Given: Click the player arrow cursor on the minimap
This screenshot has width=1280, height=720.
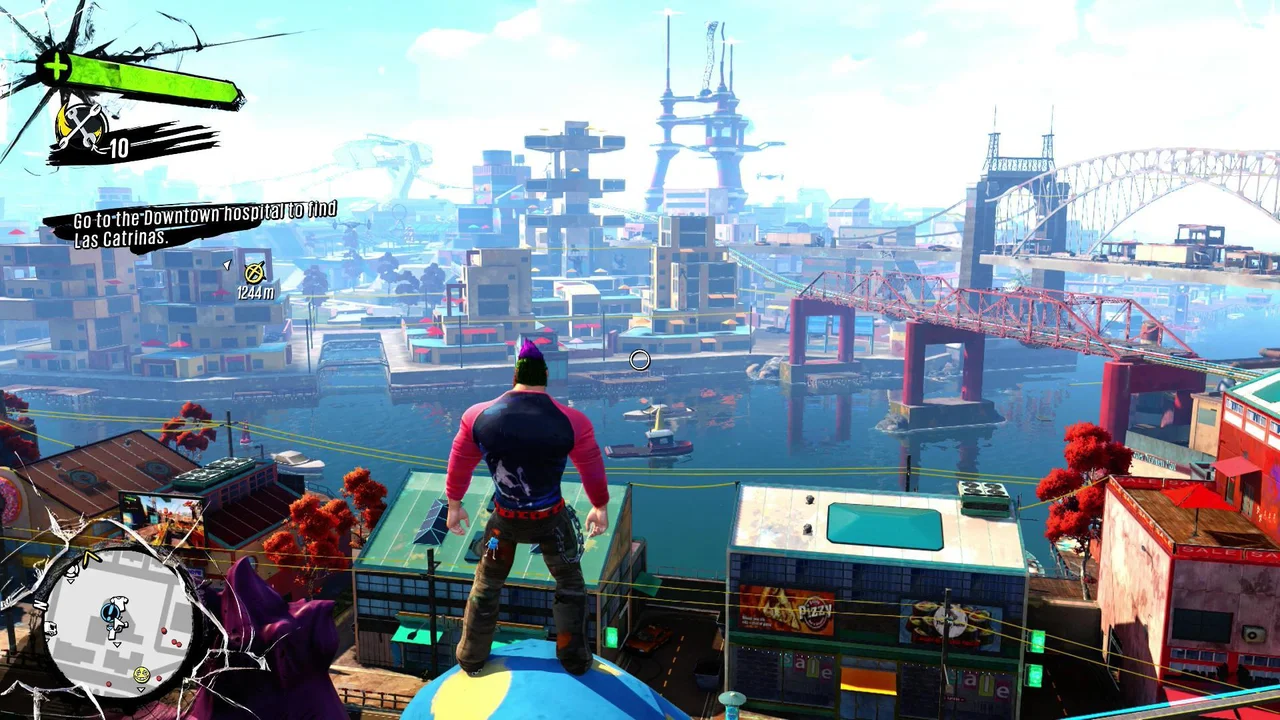Looking at the screenshot, I should coord(117,621).
